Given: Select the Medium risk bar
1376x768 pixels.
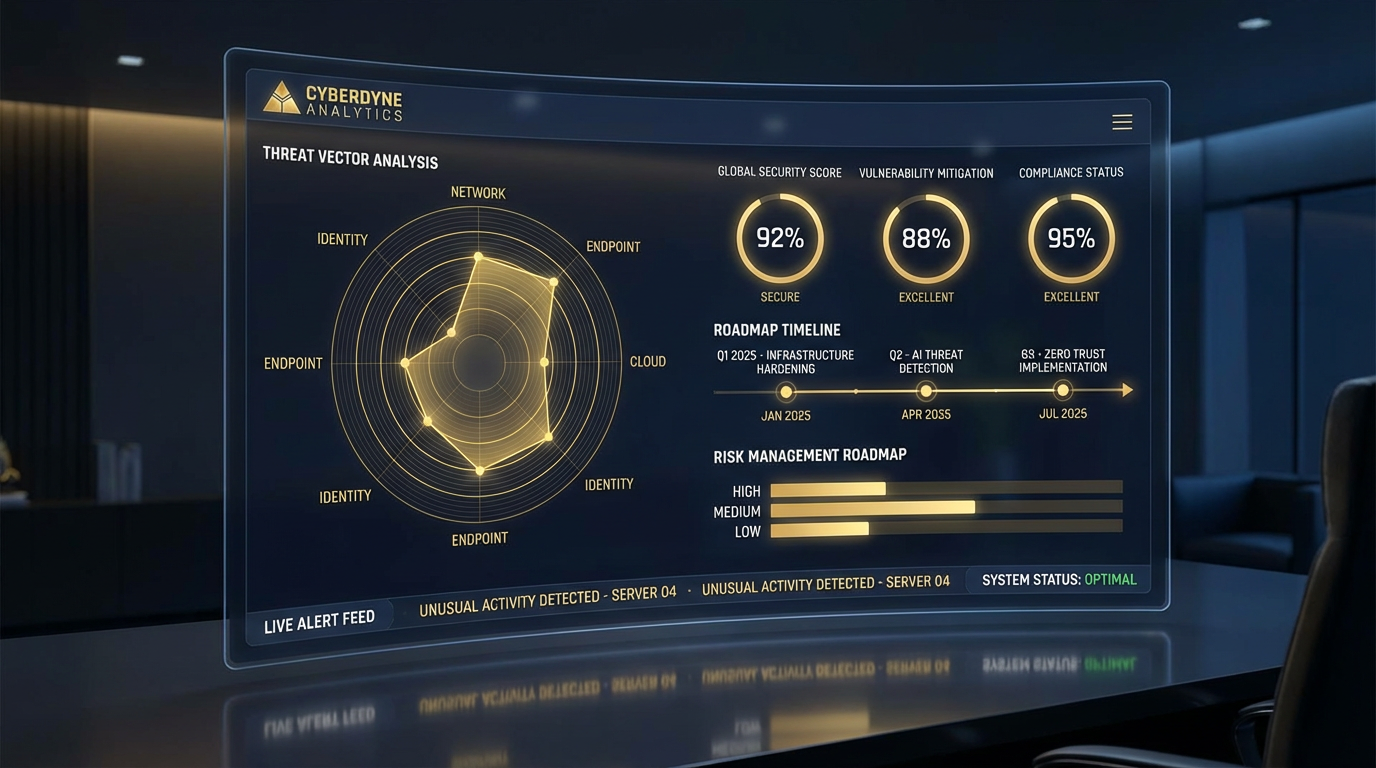Looking at the screenshot, I should click(x=872, y=508).
